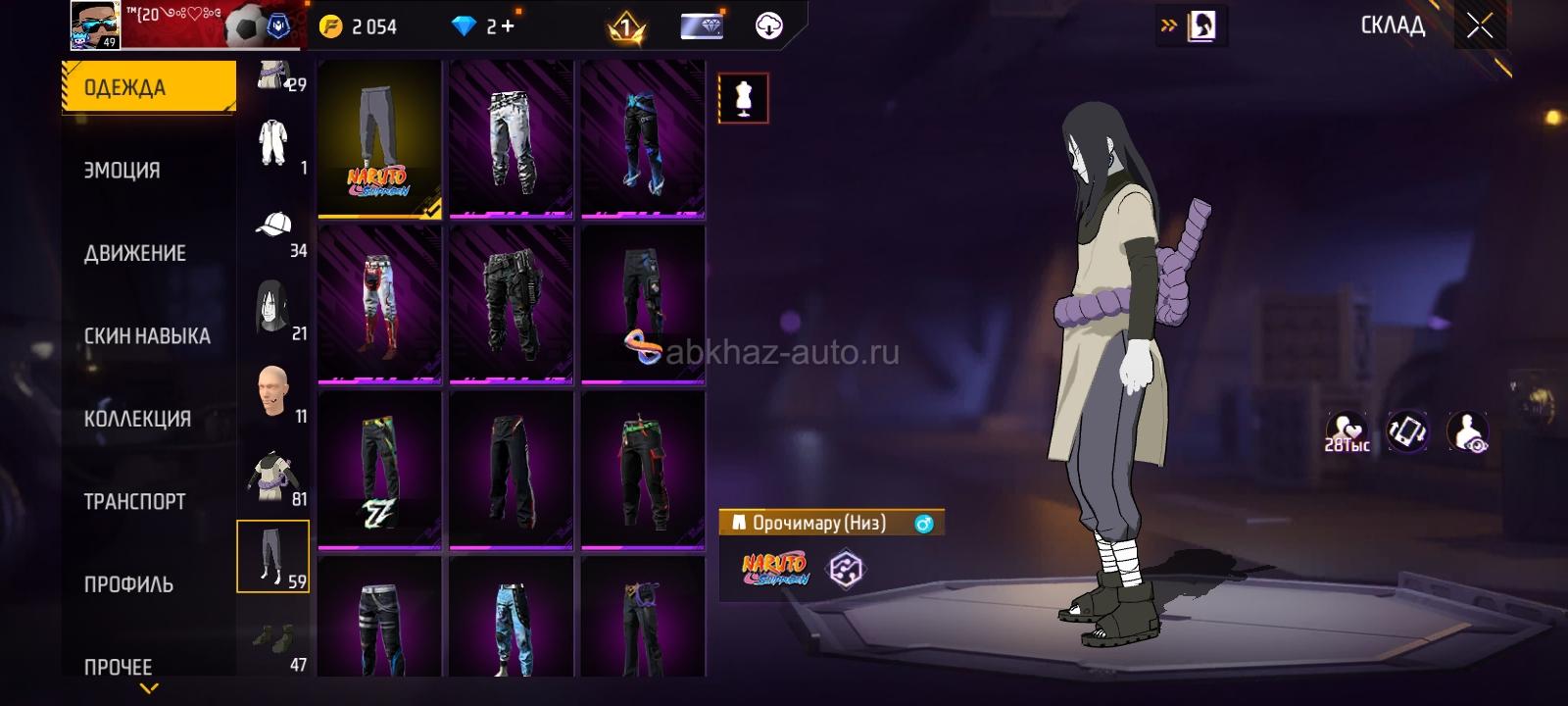Open the cloud download icon
Image resolution: width=1568 pixels, height=706 pixels.
(x=769, y=26)
